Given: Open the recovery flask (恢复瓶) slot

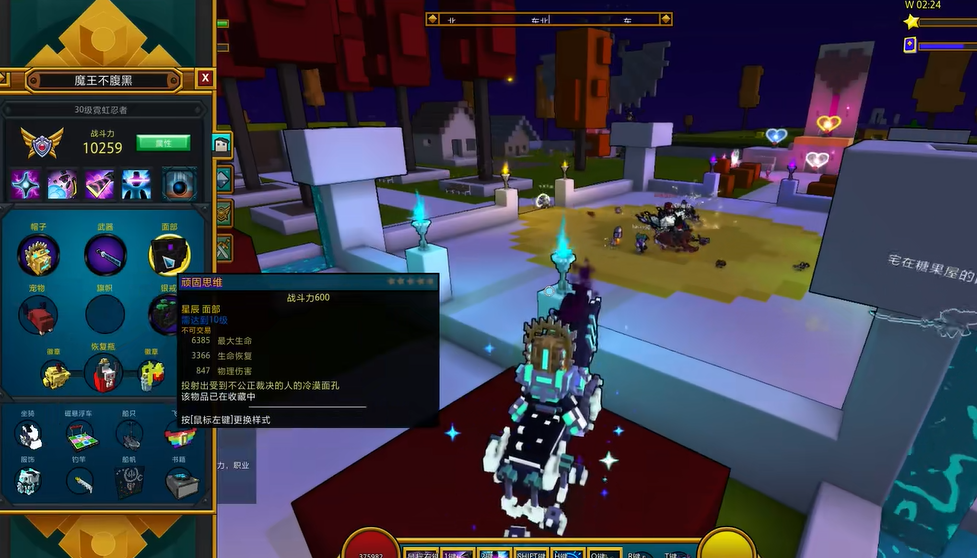Looking at the screenshot, I should 103,374.
